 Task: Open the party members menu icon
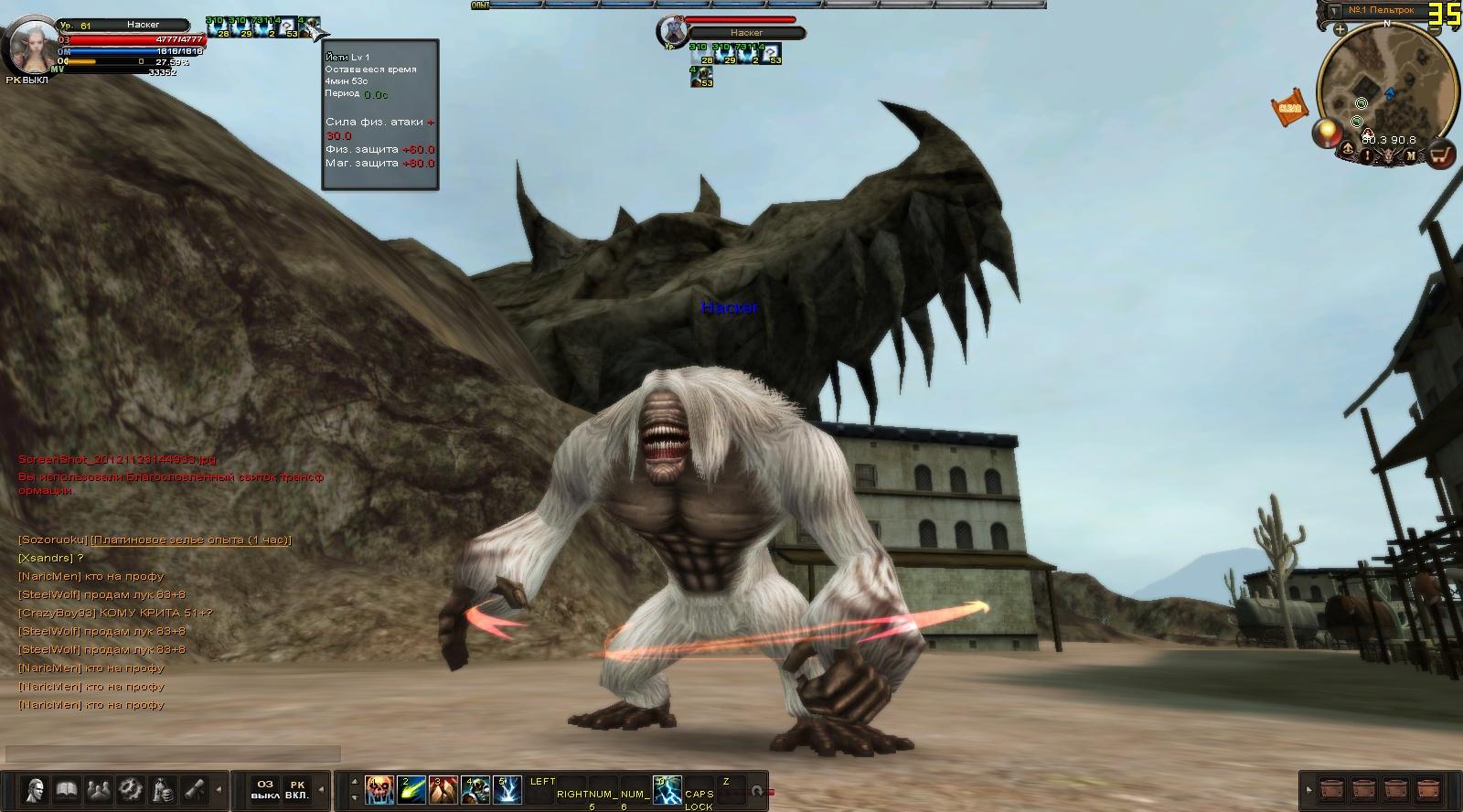tap(98, 790)
